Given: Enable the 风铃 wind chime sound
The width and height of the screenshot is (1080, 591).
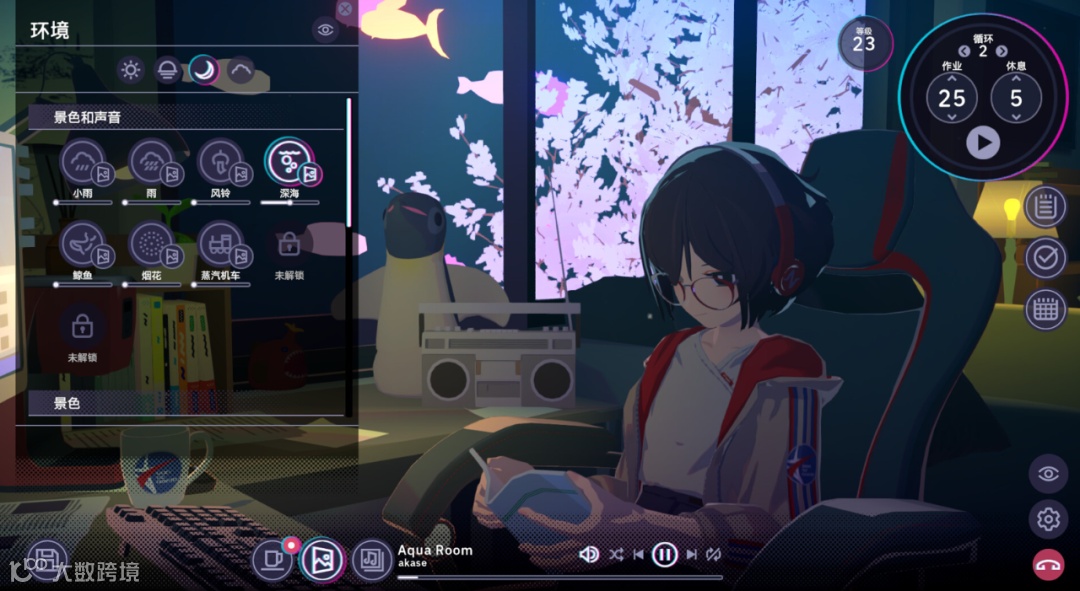Looking at the screenshot, I should pos(221,162).
